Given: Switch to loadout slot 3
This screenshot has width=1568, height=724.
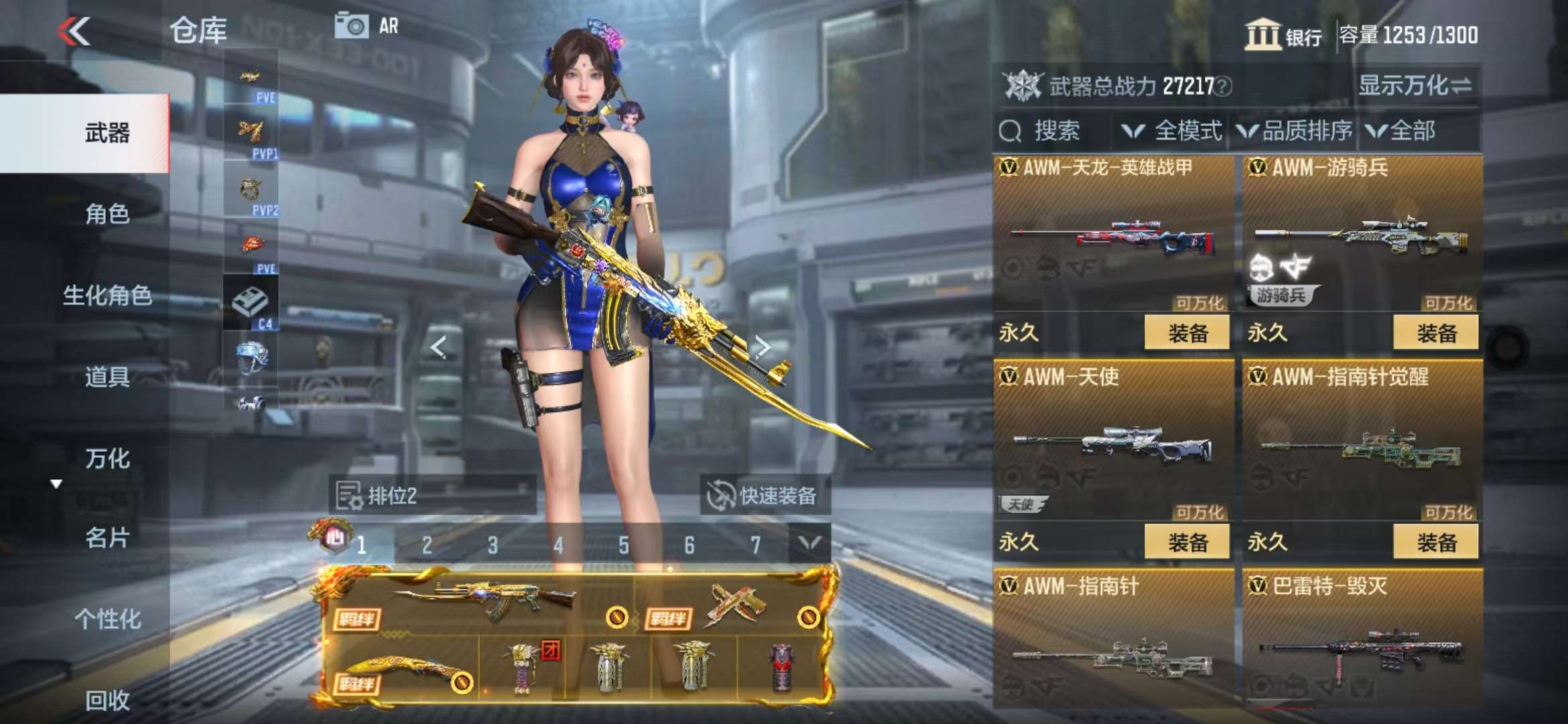Looking at the screenshot, I should coord(493,545).
